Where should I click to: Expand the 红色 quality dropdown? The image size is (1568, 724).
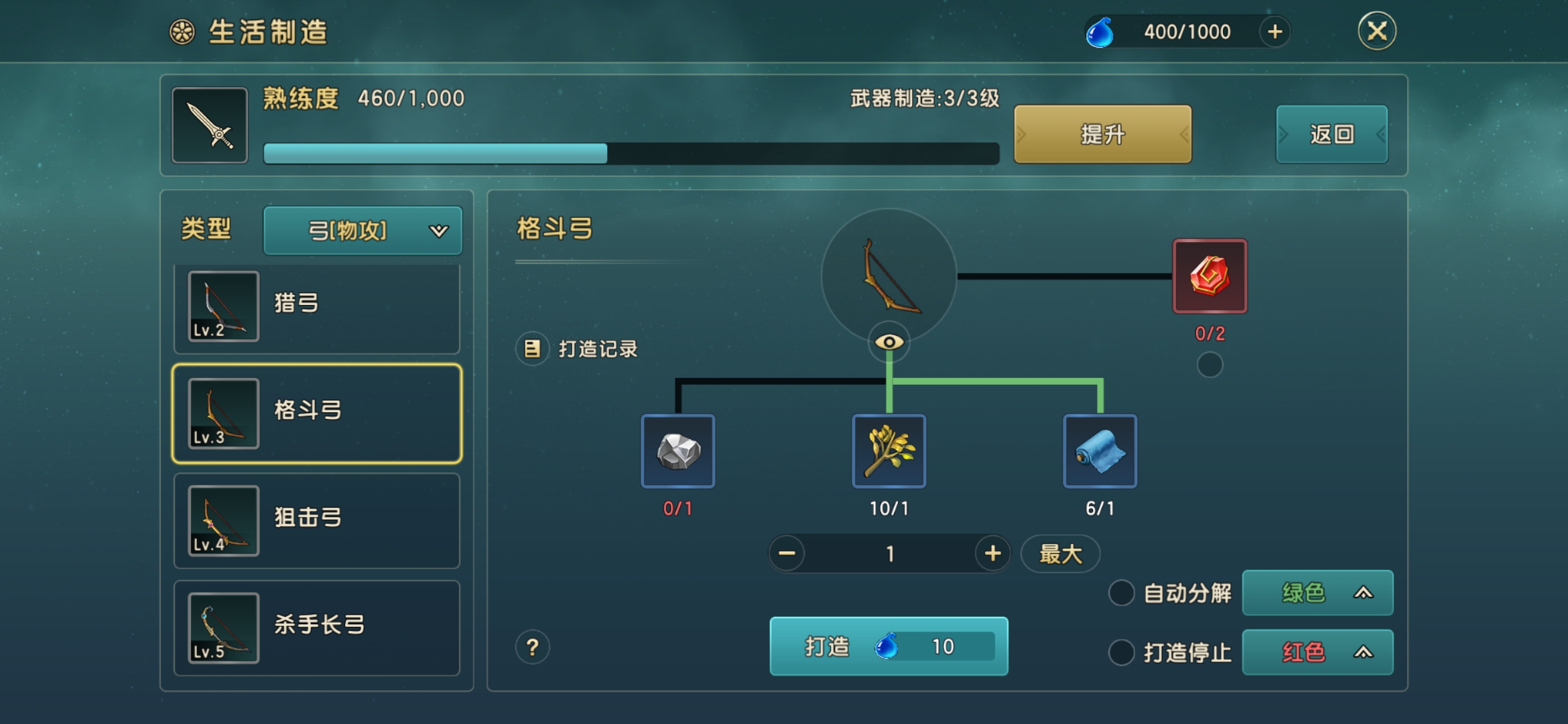tap(1317, 652)
